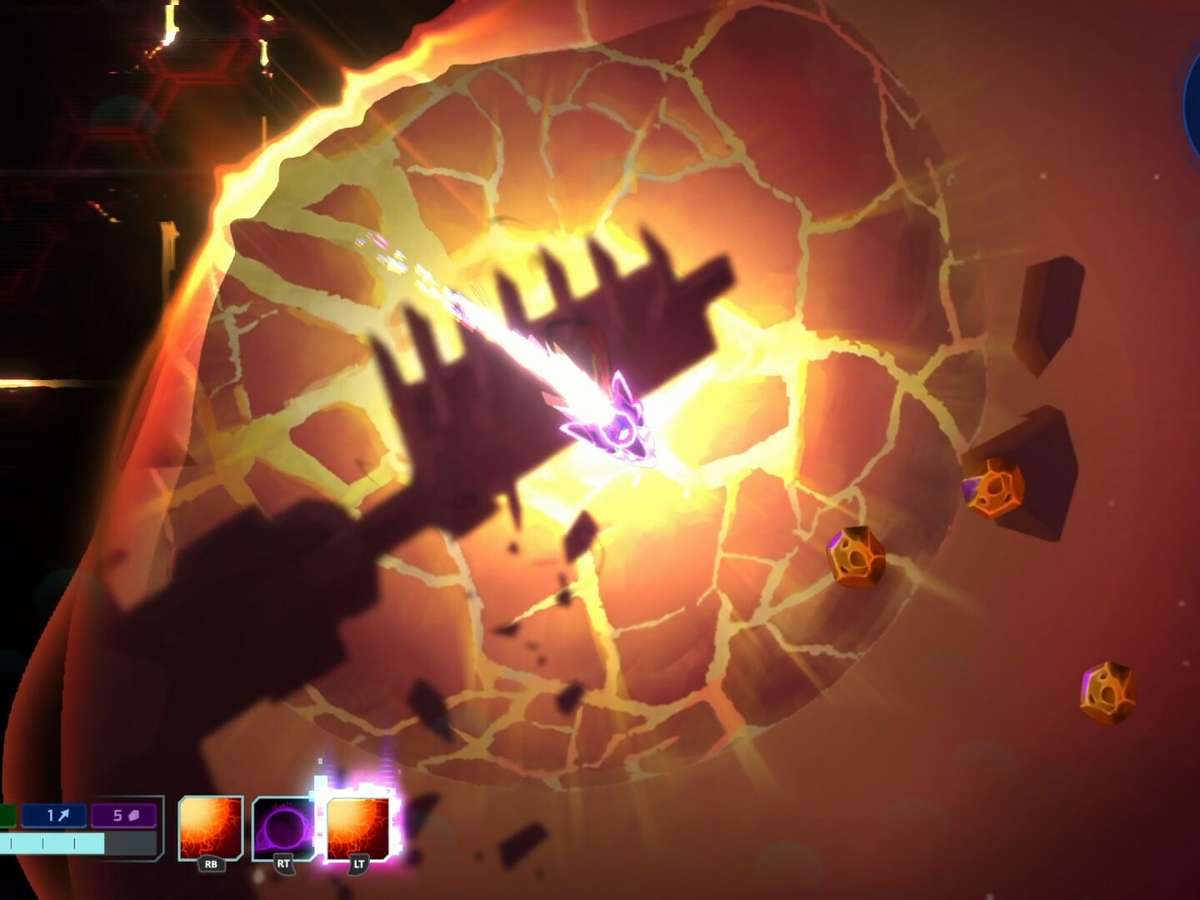Select the glowing highlighted fire ability icon
The width and height of the screenshot is (1200, 900).
[x=358, y=828]
